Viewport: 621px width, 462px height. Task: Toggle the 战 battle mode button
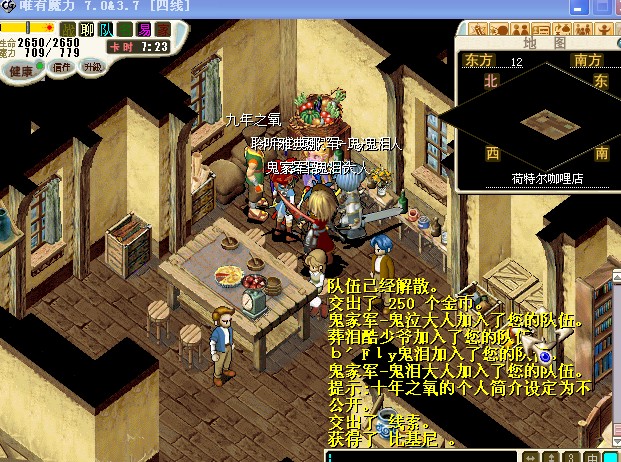point(67,29)
